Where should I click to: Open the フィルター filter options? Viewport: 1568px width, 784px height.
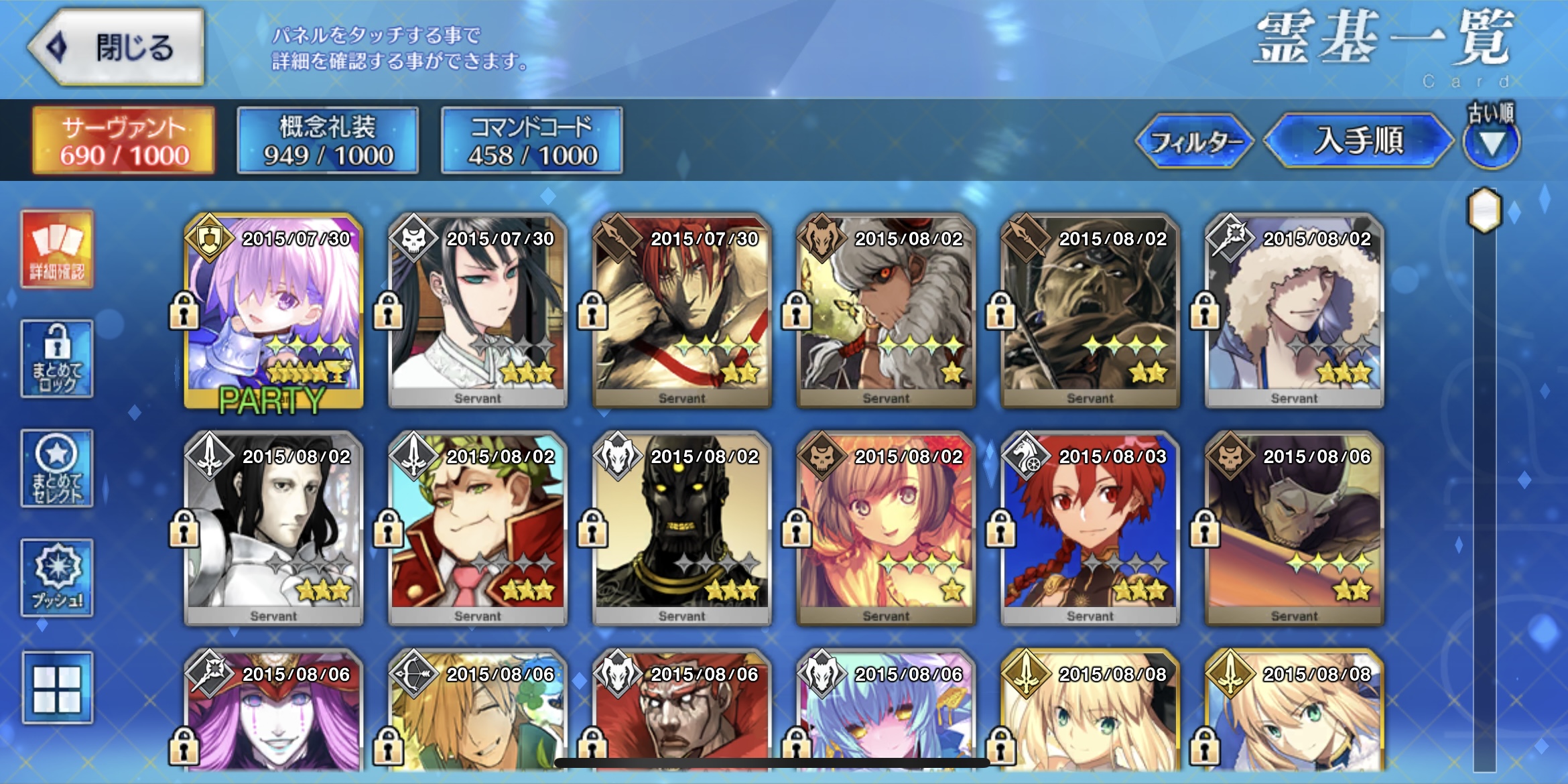(1195, 141)
